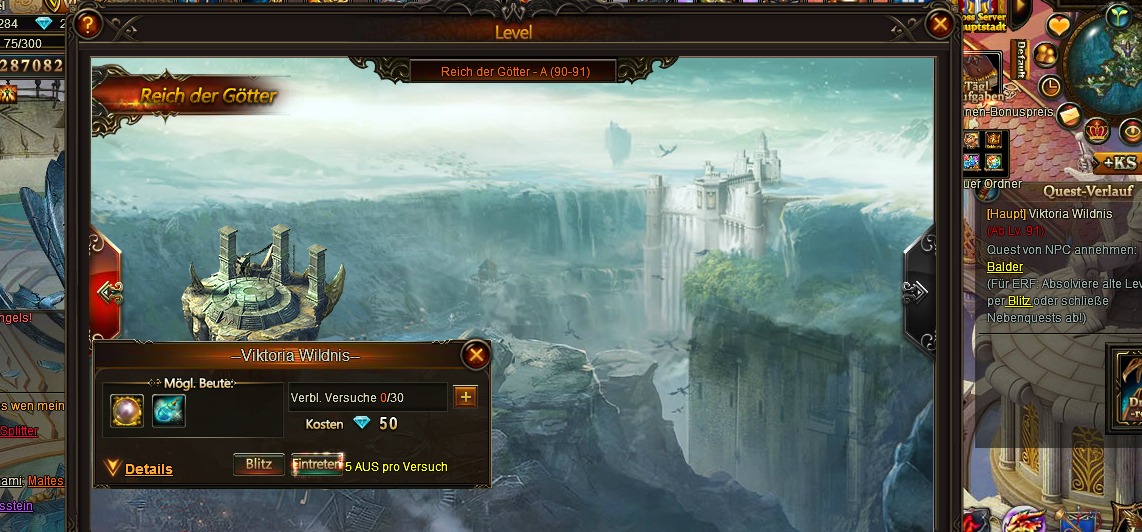
Task: Select the pearl orb loot icon
Action: 127,410
